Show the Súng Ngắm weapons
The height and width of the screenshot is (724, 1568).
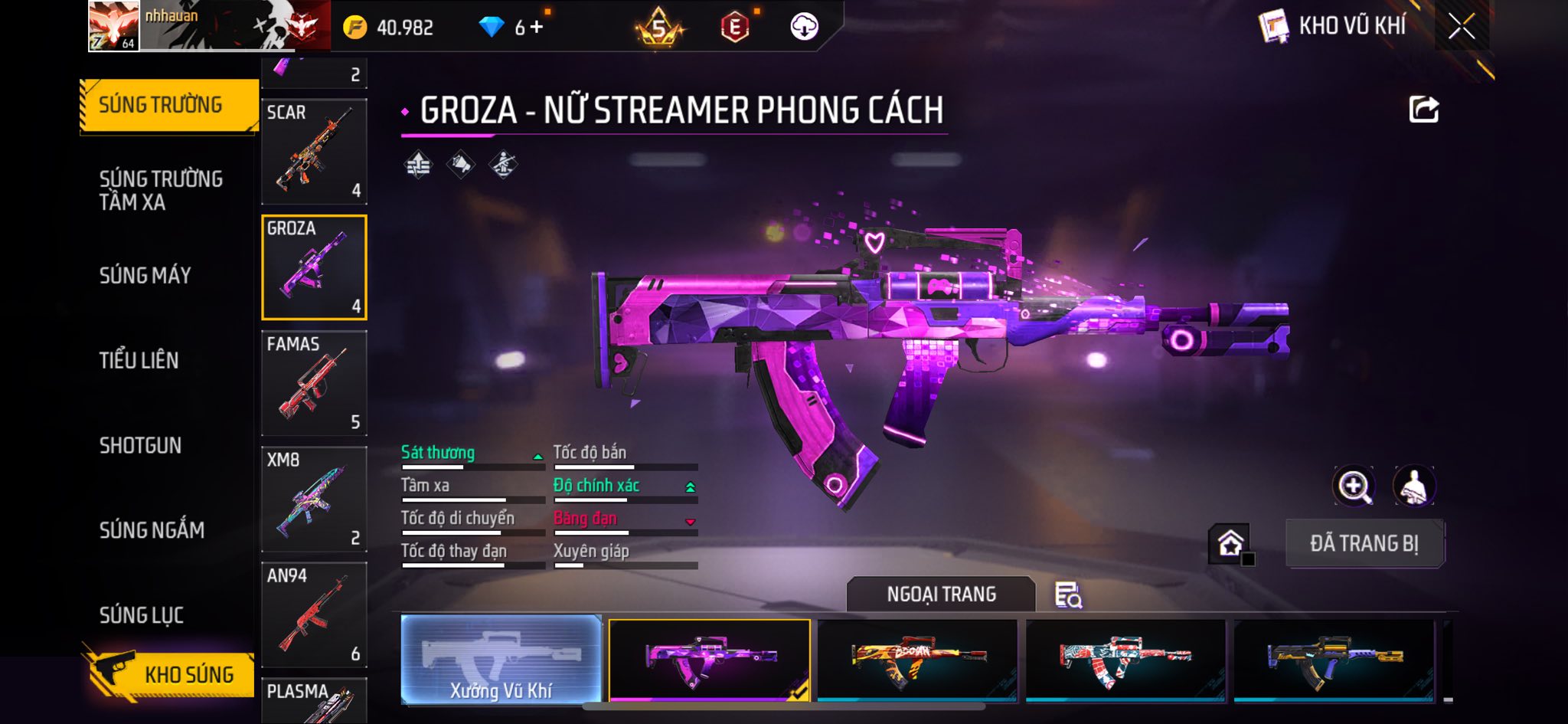click(152, 530)
